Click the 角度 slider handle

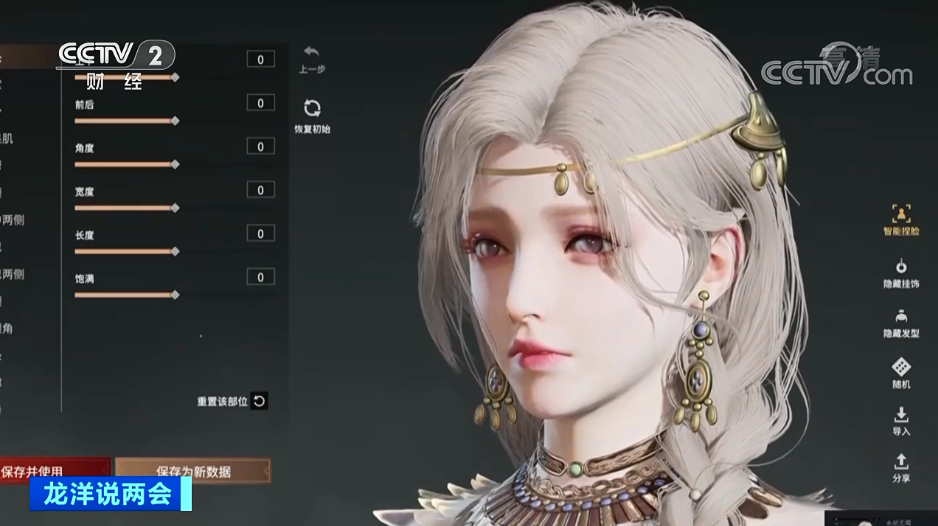pyautogui.click(x=175, y=164)
